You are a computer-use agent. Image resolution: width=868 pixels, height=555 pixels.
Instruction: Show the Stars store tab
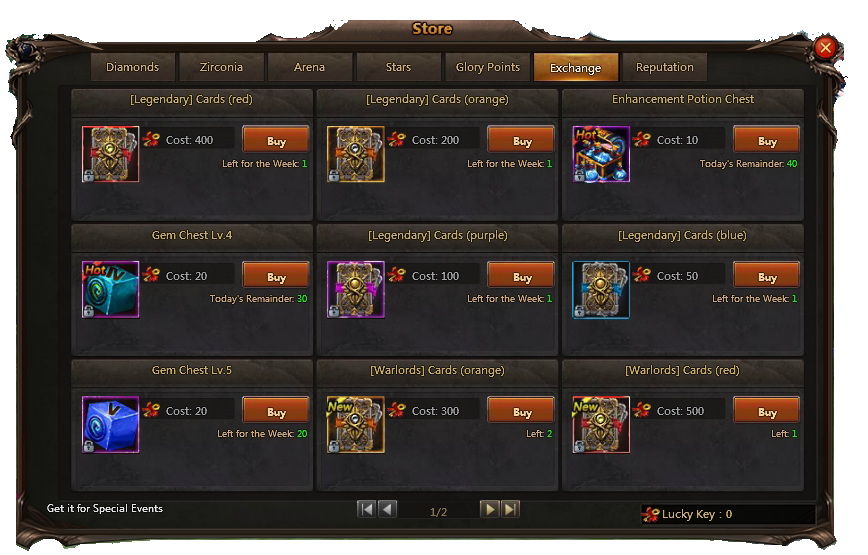click(398, 67)
